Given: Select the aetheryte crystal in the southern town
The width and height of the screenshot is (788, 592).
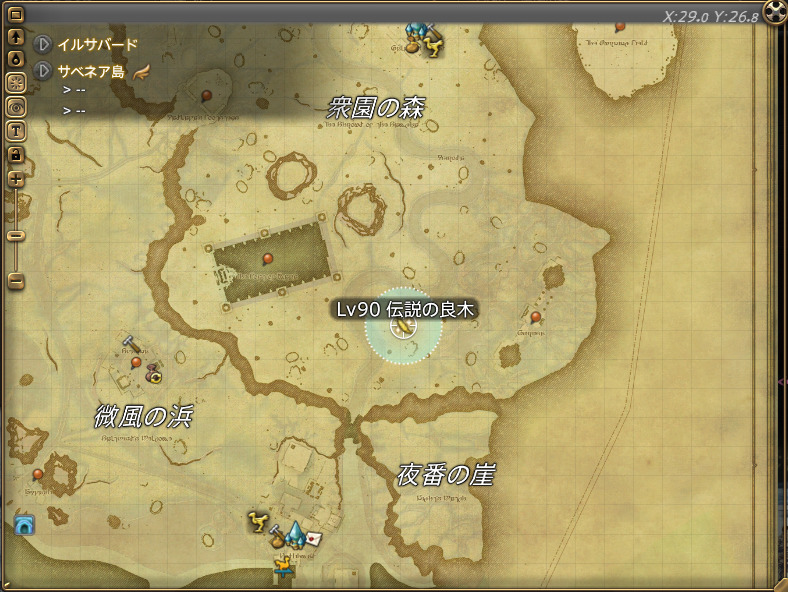Looking at the screenshot, I should [296, 533].
